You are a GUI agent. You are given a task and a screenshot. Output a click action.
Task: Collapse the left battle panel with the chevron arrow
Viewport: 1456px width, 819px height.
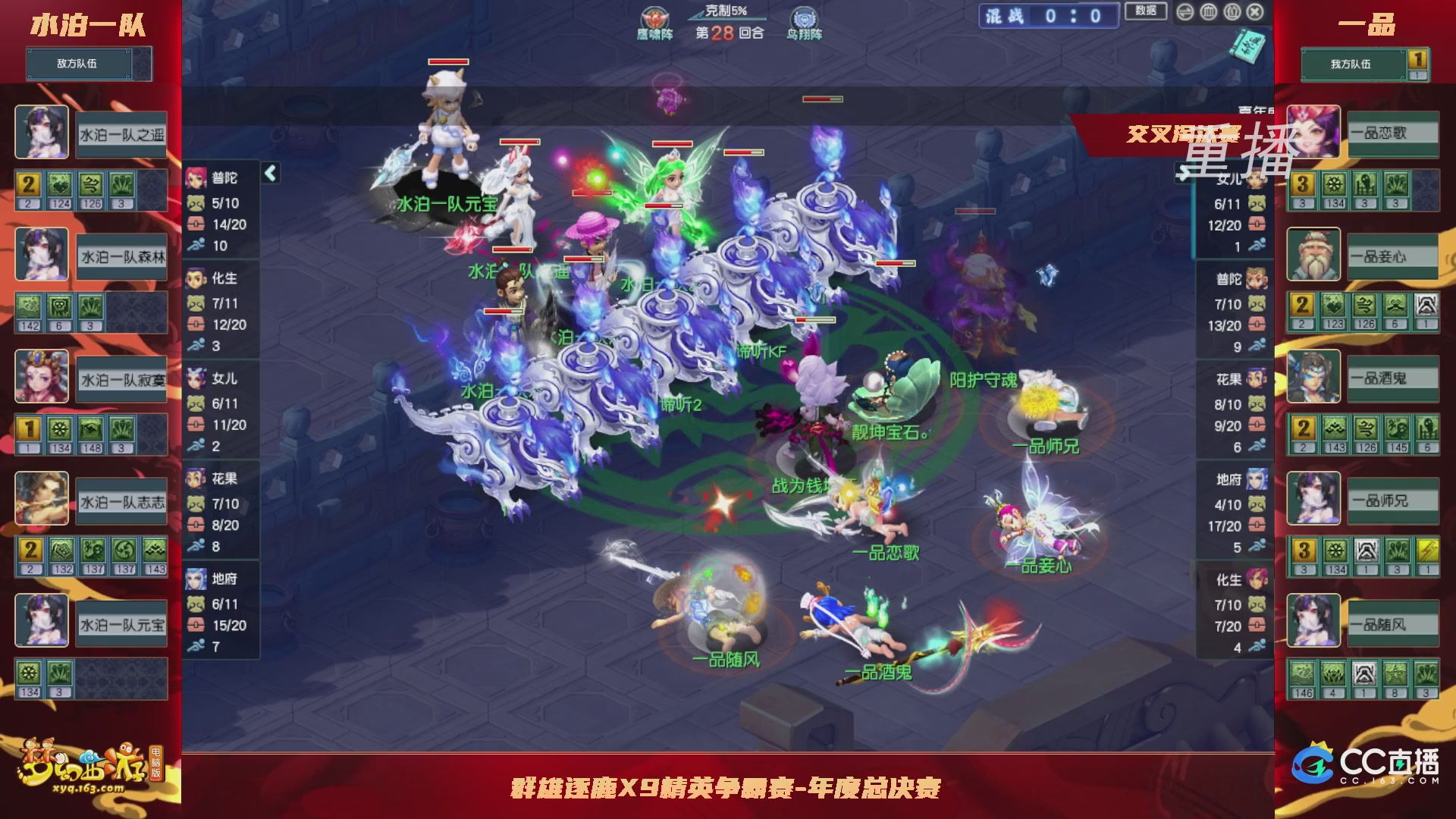tap(269, 173)
